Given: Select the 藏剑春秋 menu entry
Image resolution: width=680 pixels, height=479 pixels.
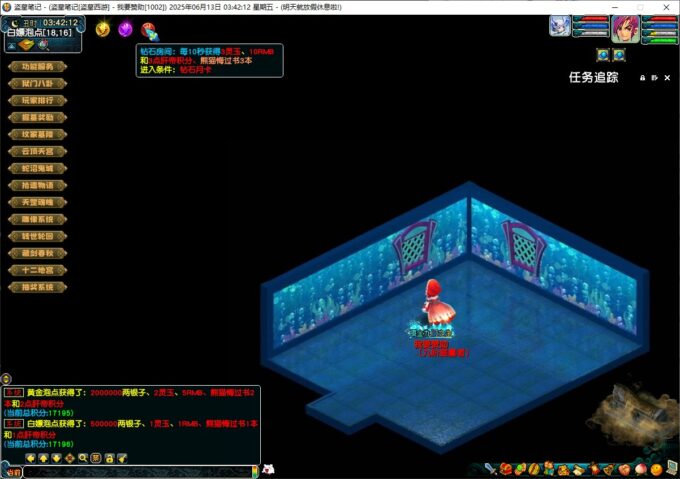Looking at the screenshot, I should [x=36, y=253].
